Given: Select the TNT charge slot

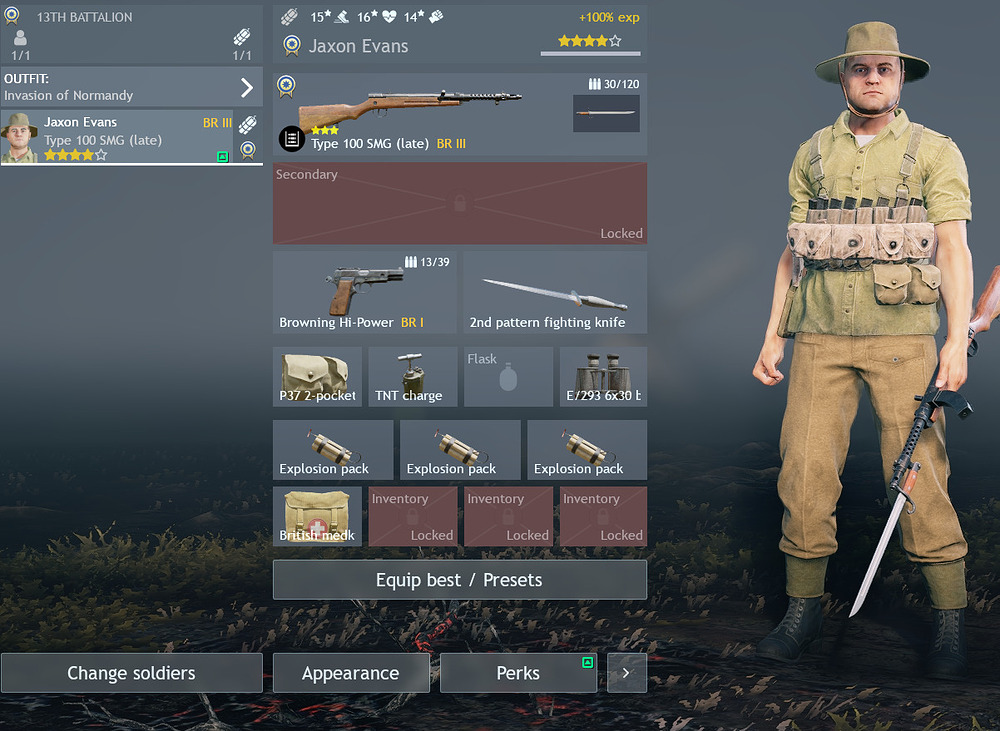Looking at the screenshot, I should pyautogui.click(x=412, y=377).
